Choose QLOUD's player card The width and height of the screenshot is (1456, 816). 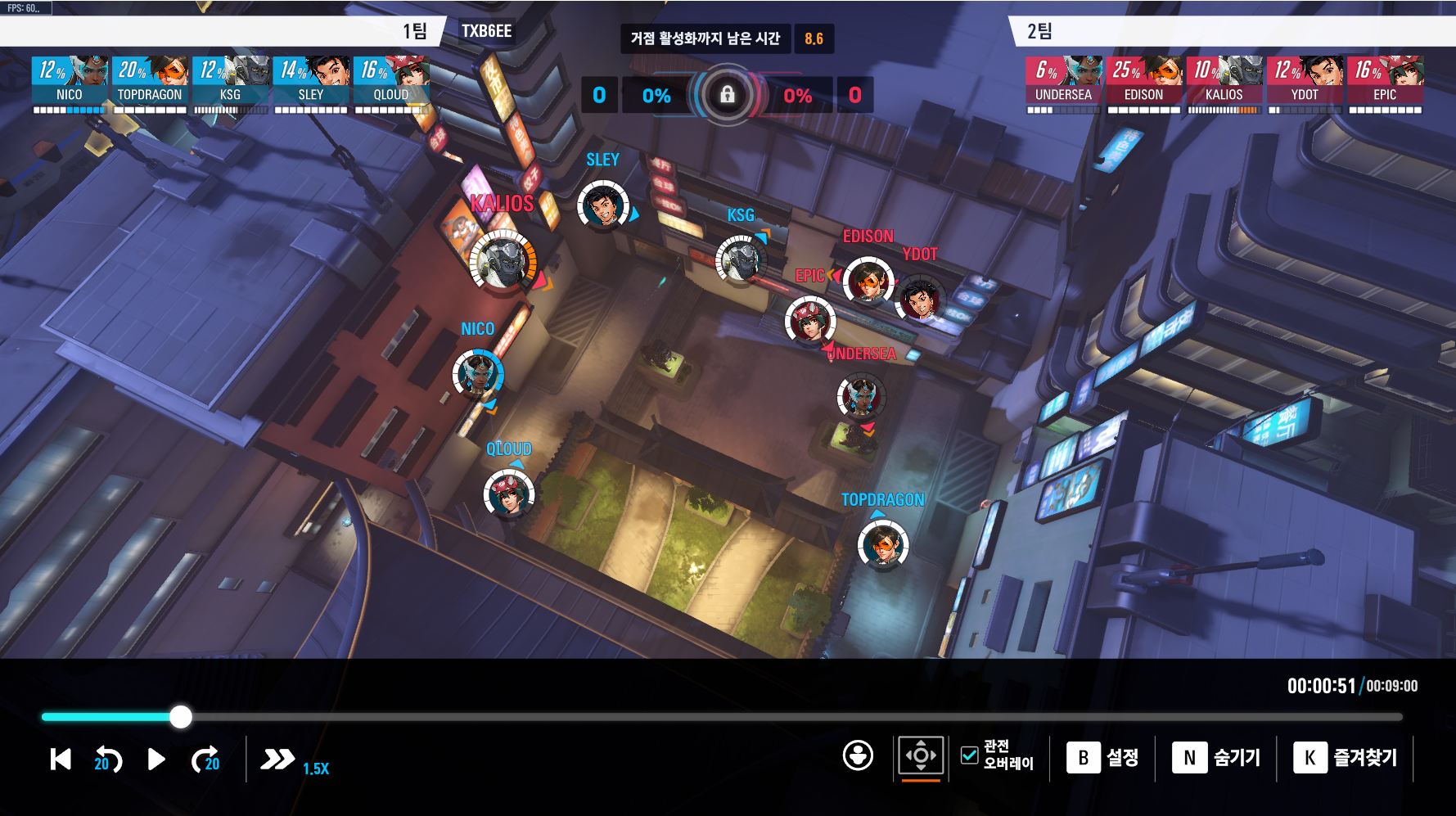coord(391,82)
